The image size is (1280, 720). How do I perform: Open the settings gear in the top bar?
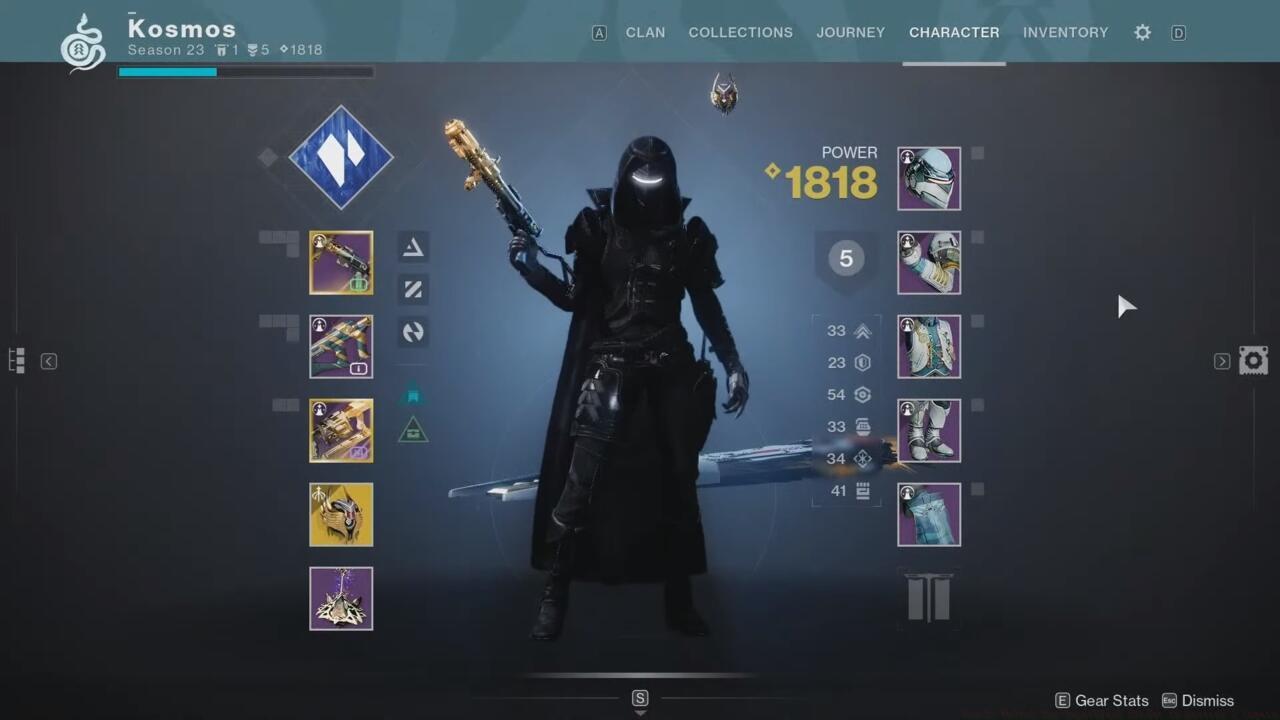(x=1142, y=32)
